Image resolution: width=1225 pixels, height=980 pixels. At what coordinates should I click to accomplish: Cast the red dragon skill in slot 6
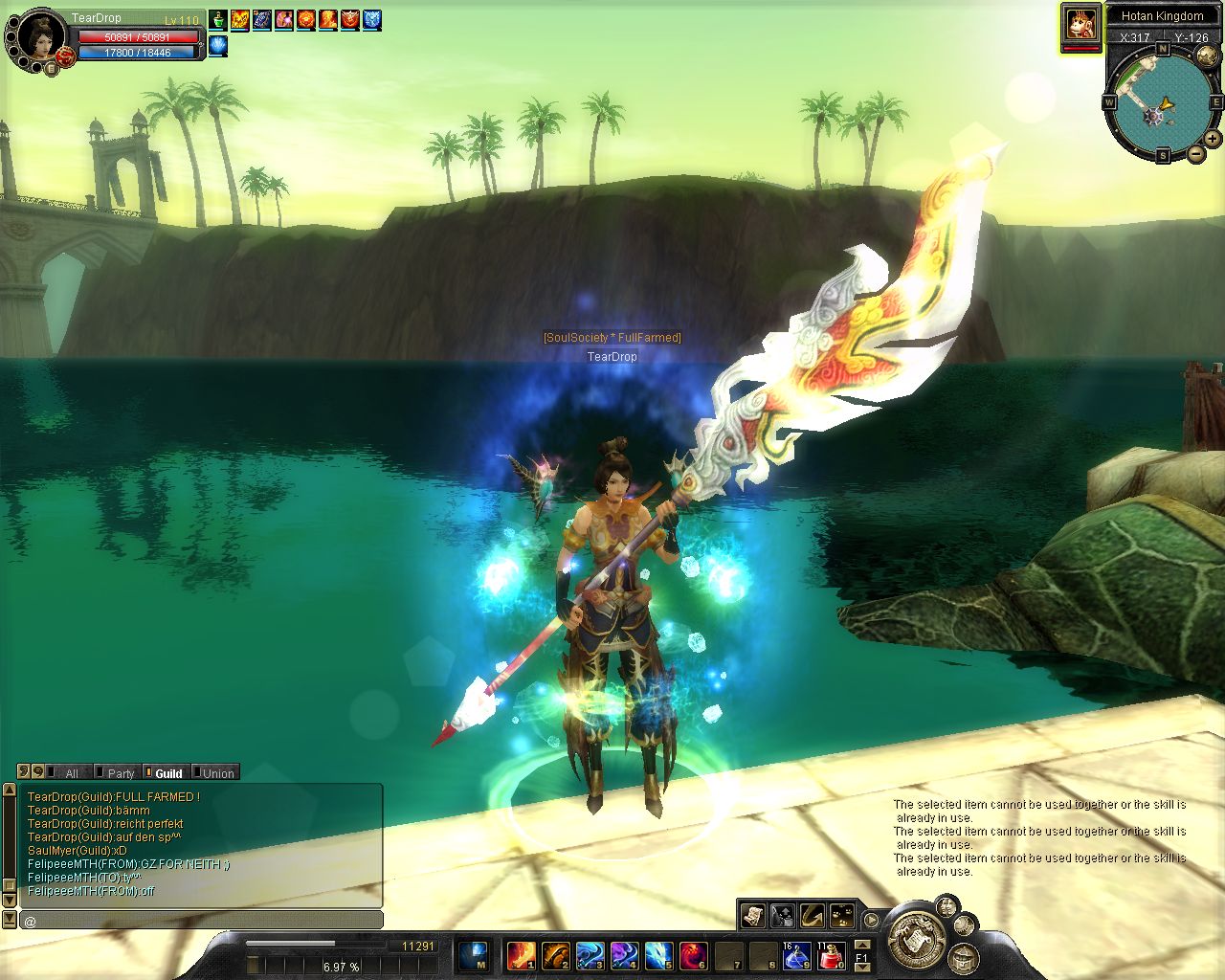[693, 954]
